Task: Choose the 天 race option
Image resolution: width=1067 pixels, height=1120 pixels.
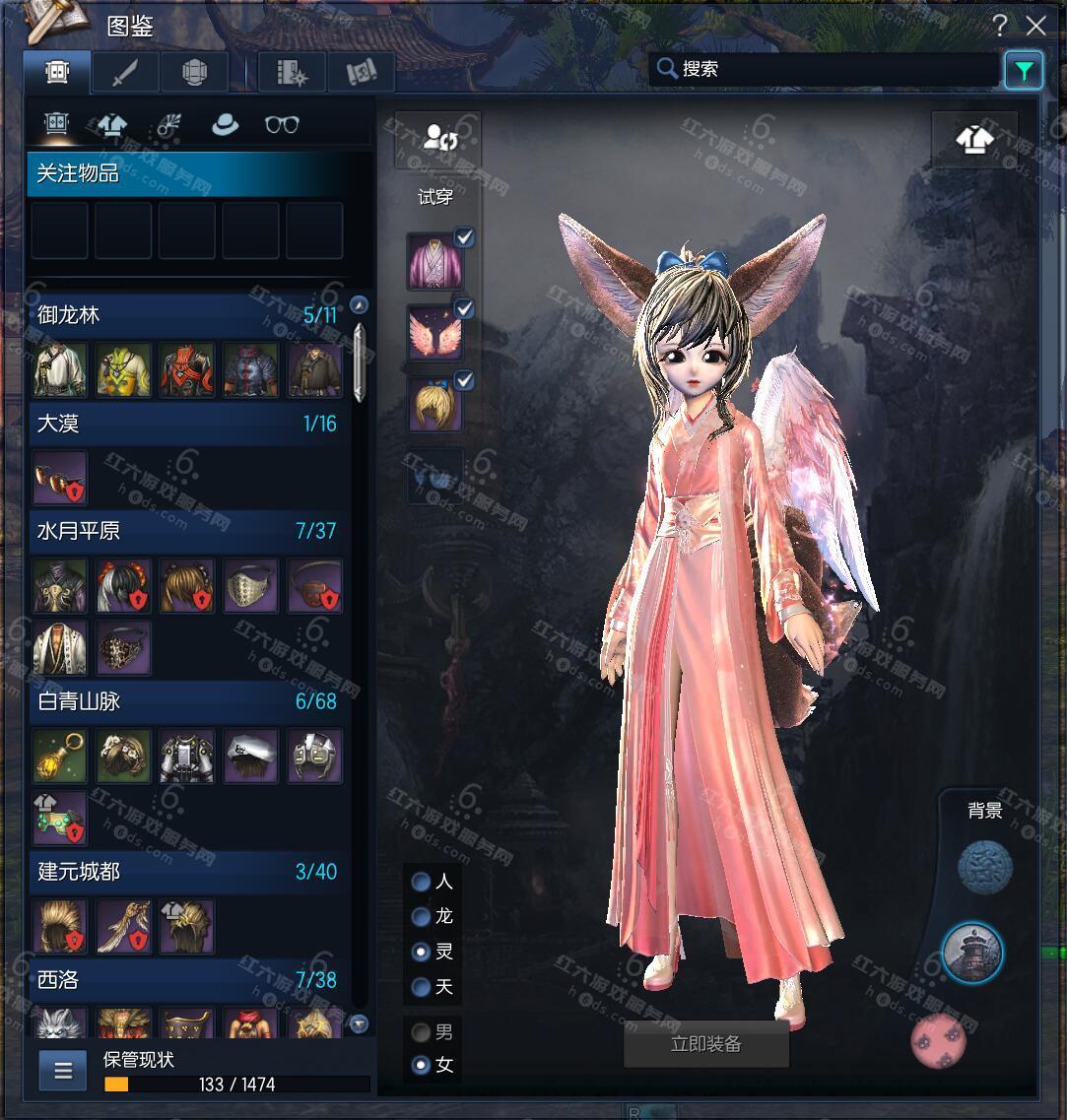Action: (x=422, y=986)
